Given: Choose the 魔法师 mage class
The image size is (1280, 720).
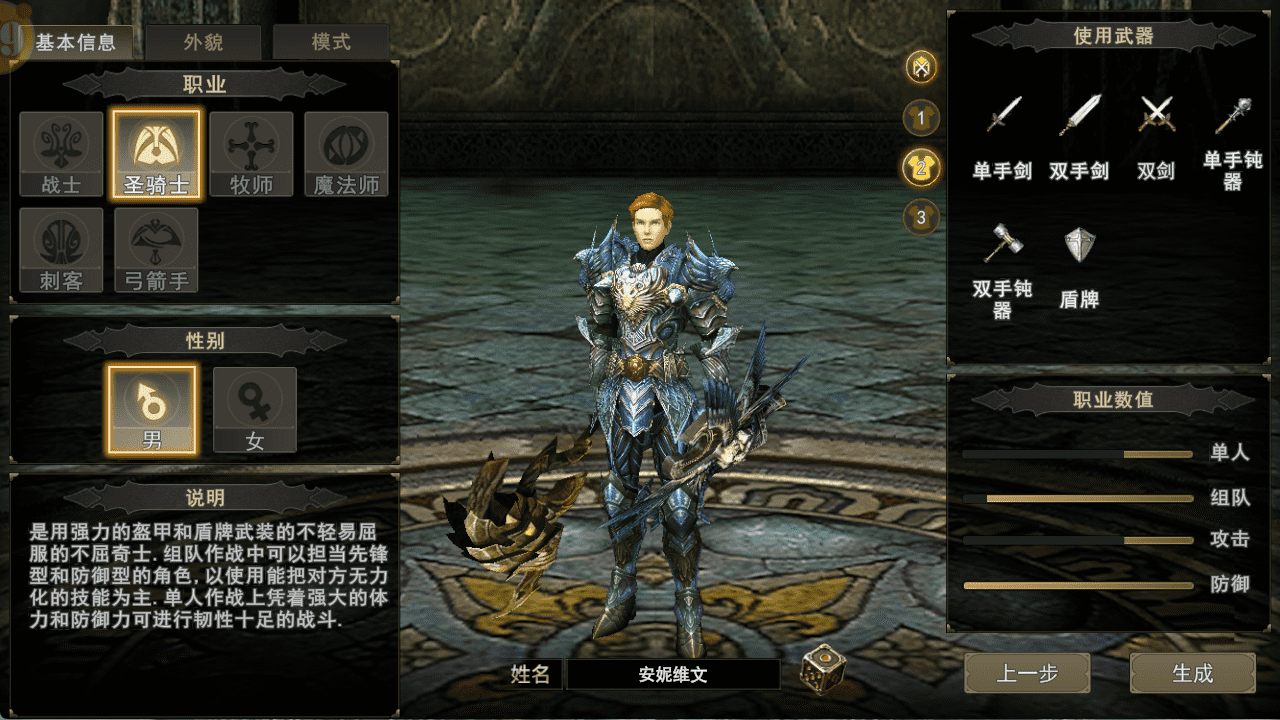Looking at the screenshot, I should (346, 154).
